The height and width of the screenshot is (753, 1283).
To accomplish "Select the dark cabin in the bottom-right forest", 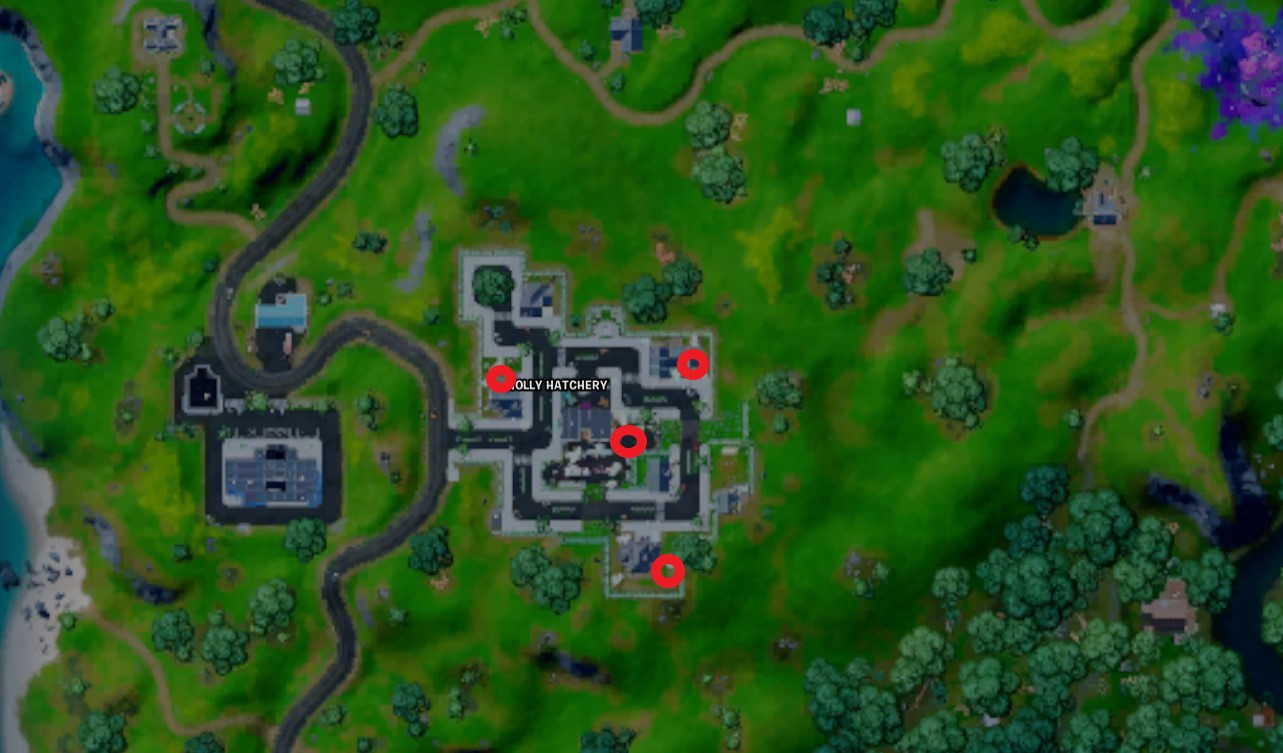I will pos(1168,609).
